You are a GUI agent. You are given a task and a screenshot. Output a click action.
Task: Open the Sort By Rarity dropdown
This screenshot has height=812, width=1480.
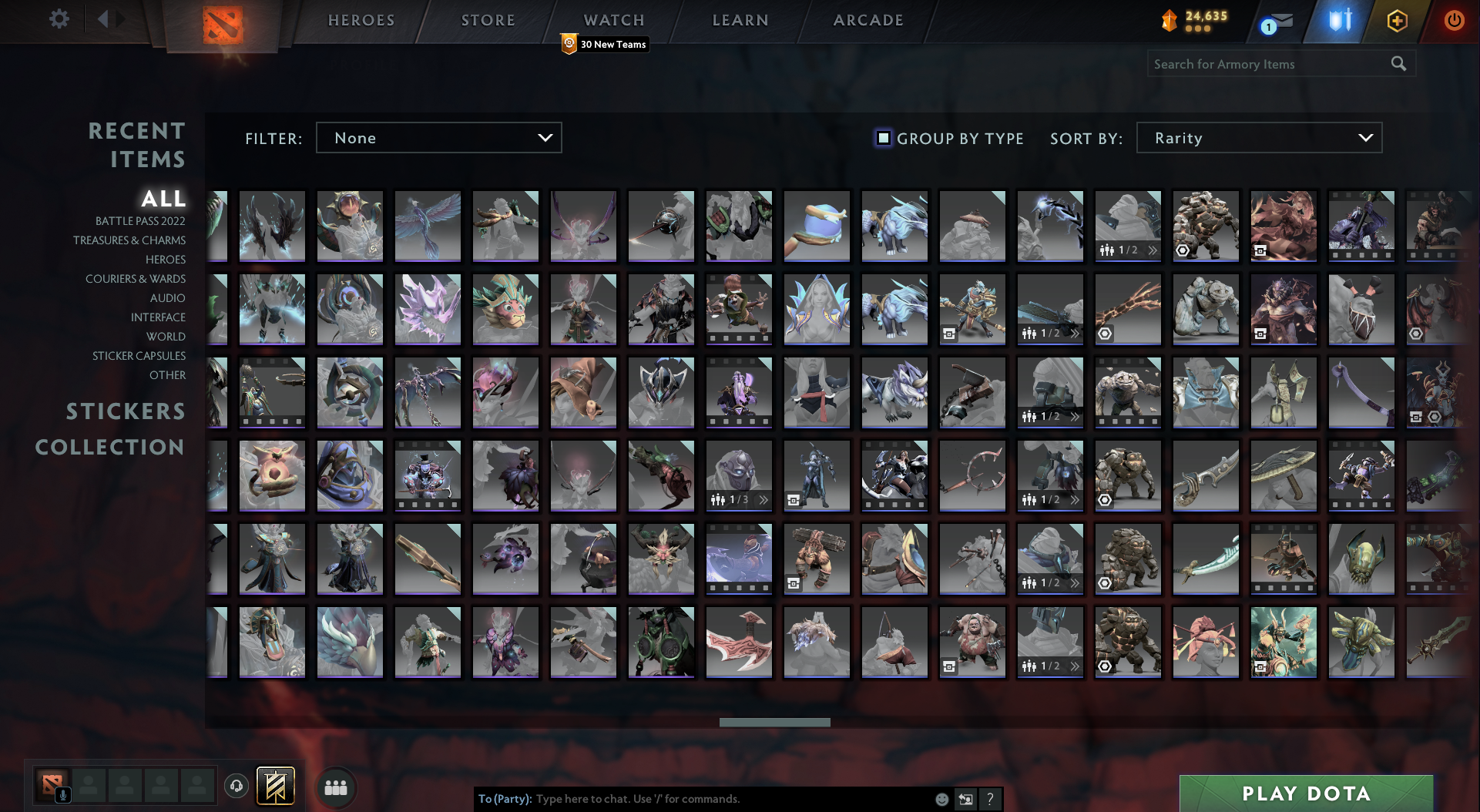tap(1259, 138)
